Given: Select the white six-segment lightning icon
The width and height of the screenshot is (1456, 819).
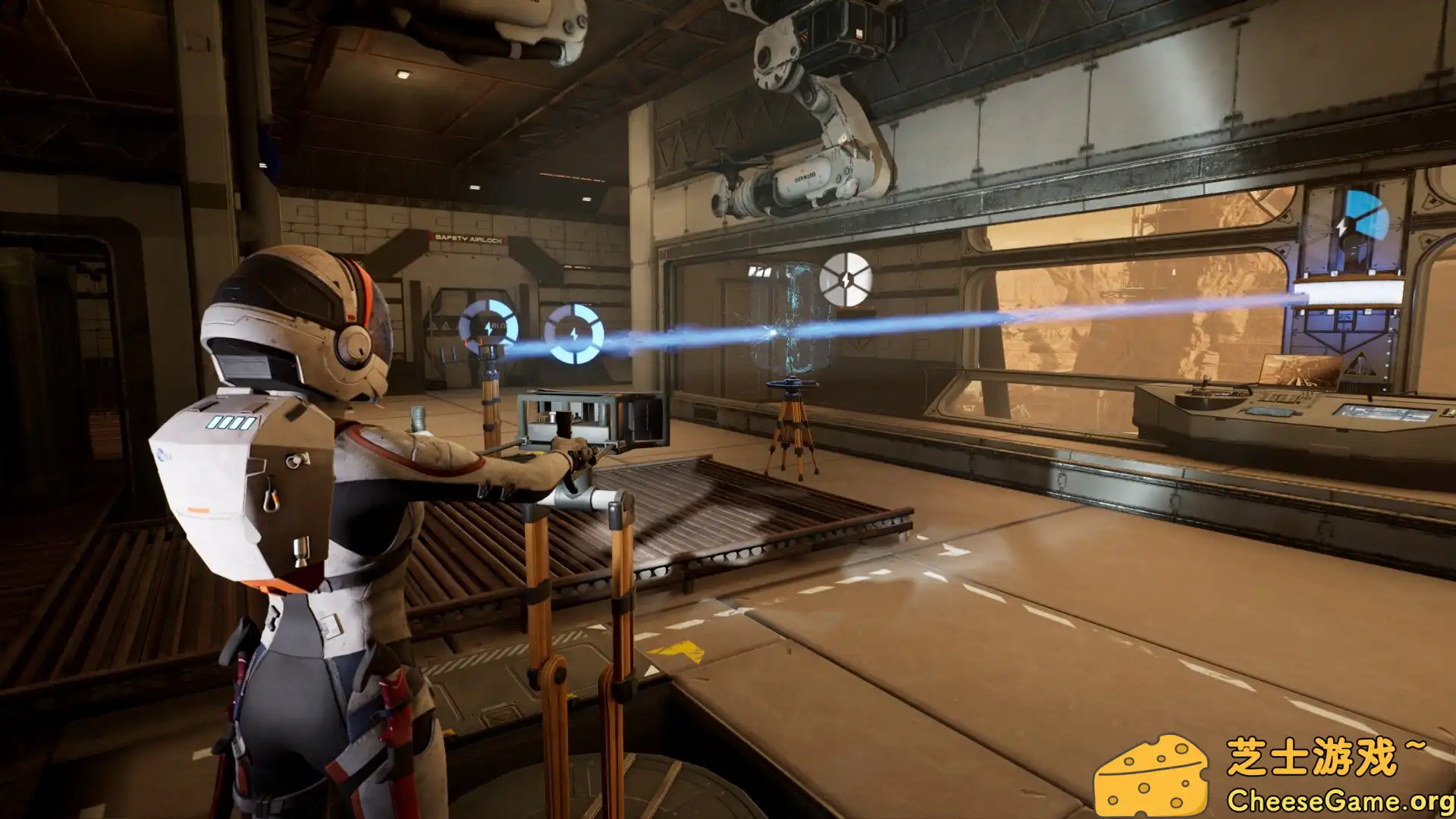Looking at the screenshot, I should click(x=846, y=279).
